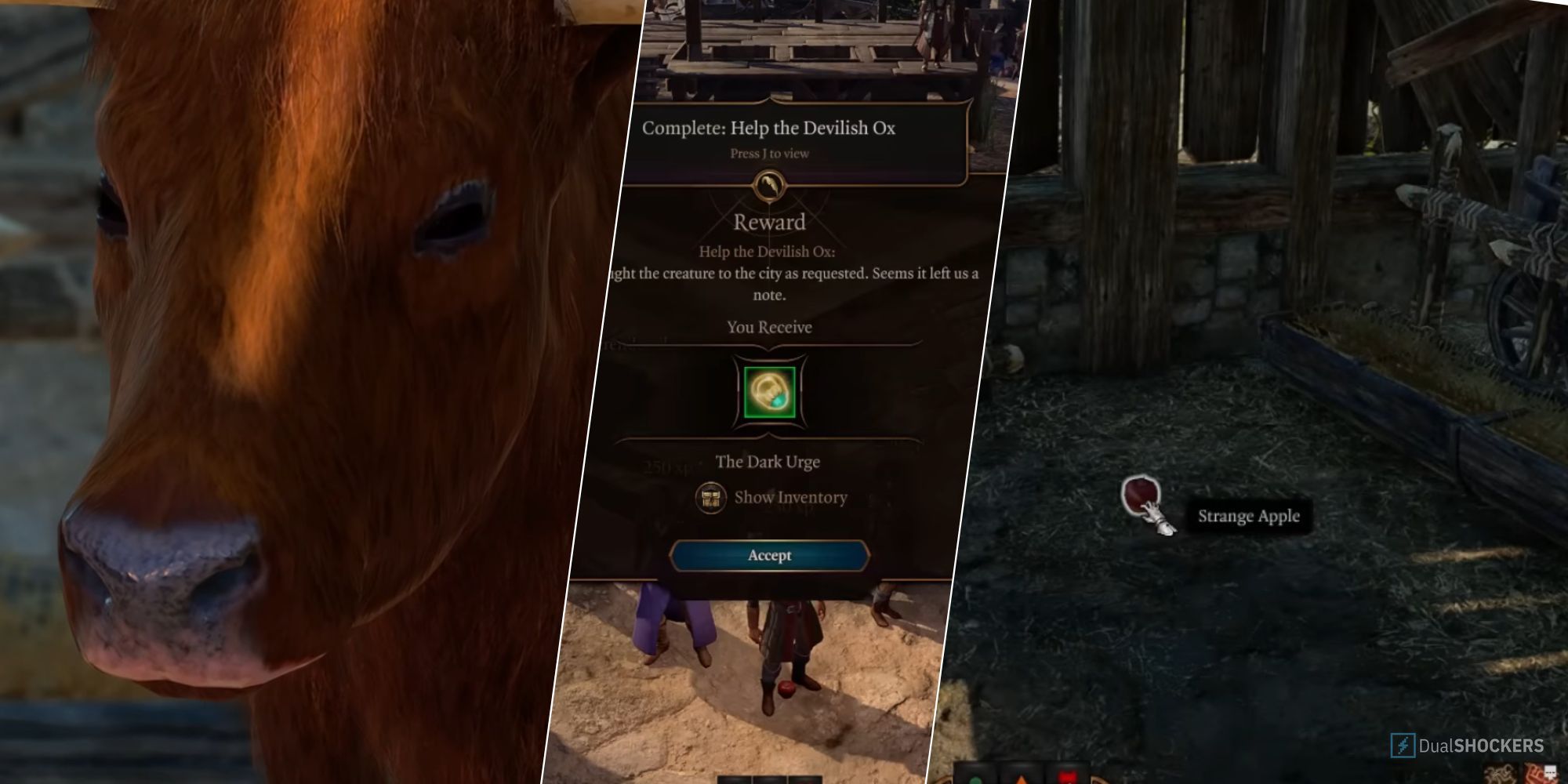The height and width of the screenshot is (784, 1568).
Task: Click the Accept button
Action: 768,555
